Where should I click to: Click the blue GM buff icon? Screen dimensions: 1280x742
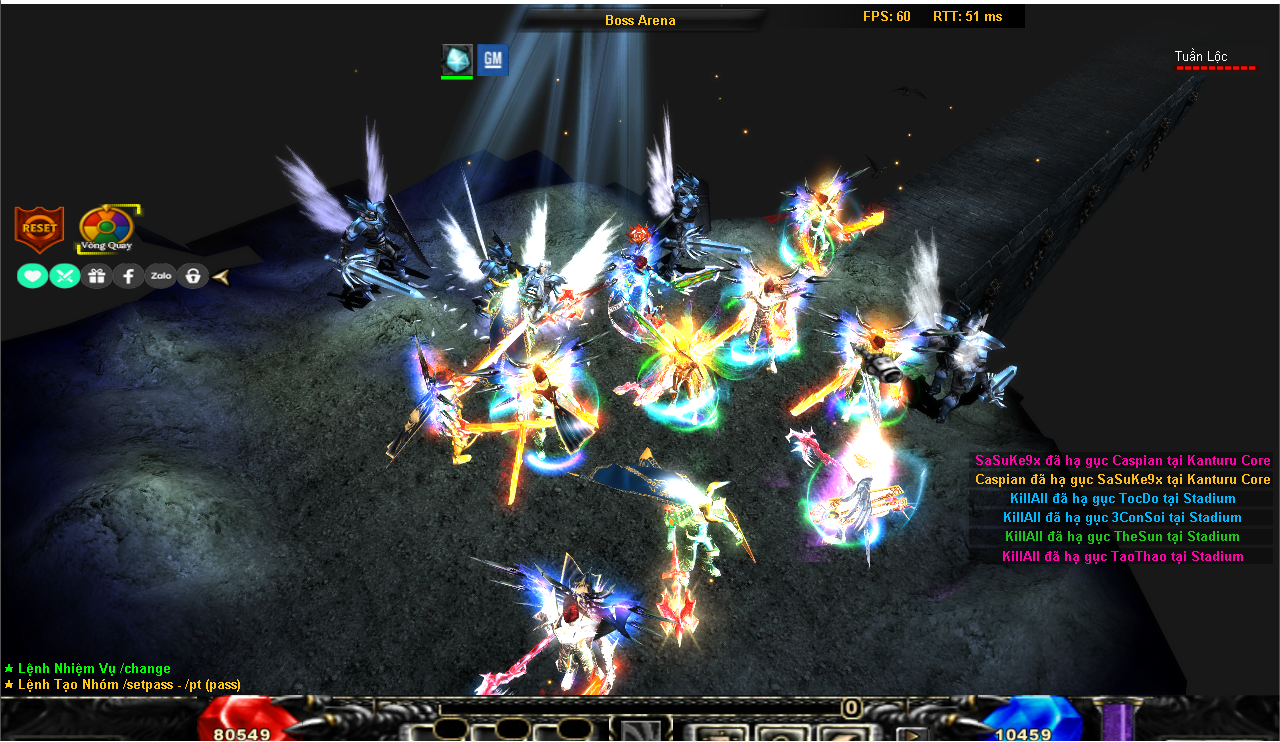(492, 60)
